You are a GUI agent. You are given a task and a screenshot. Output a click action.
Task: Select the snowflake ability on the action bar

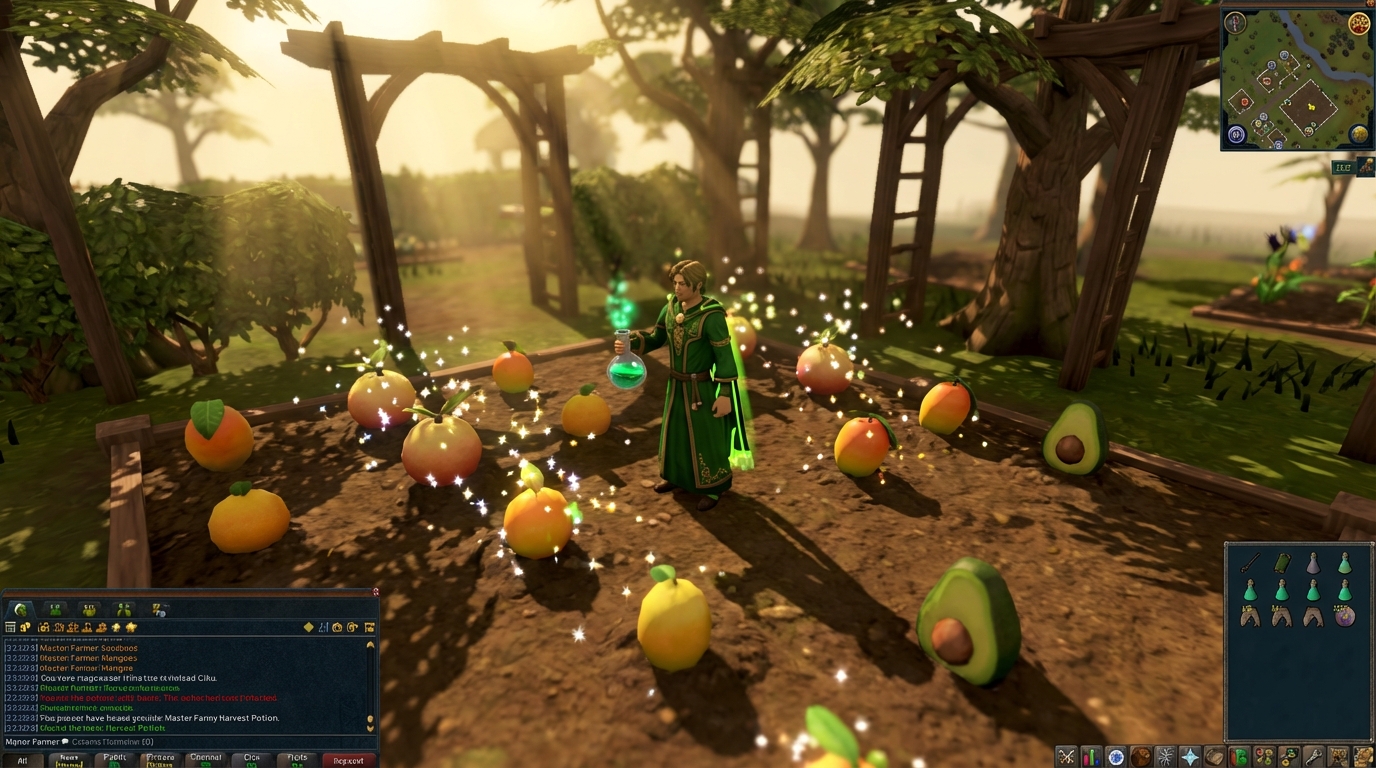coord(1167,756)
